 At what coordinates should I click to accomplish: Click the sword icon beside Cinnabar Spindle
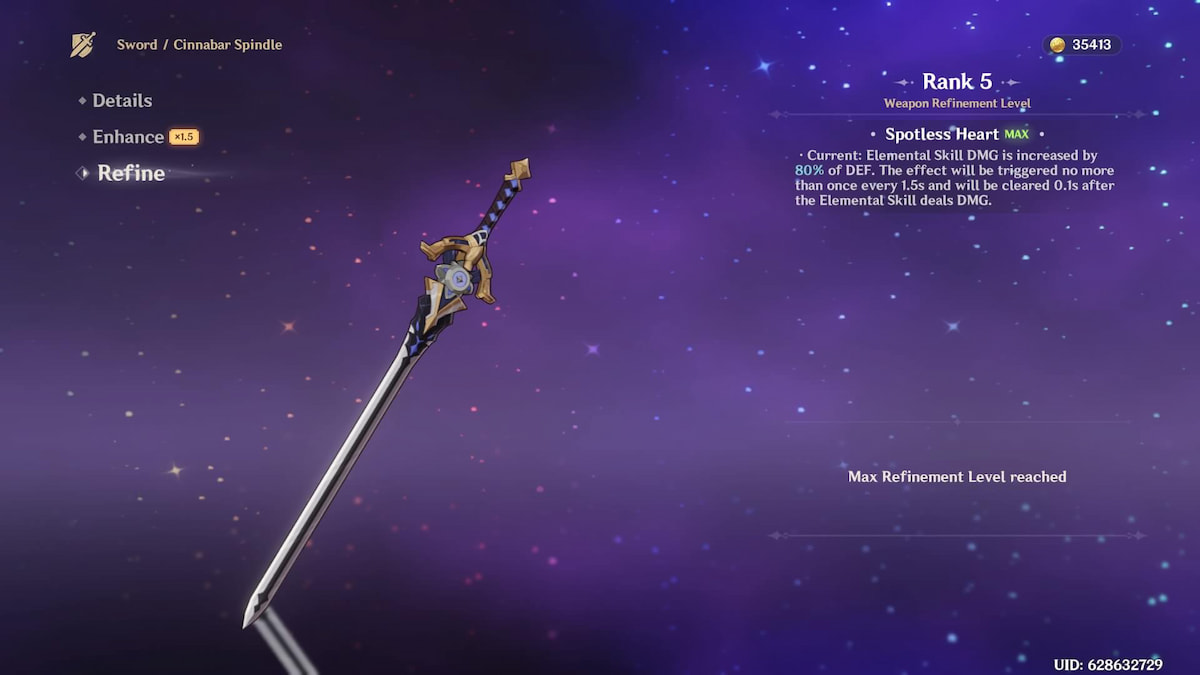click(x=83, y=45)
